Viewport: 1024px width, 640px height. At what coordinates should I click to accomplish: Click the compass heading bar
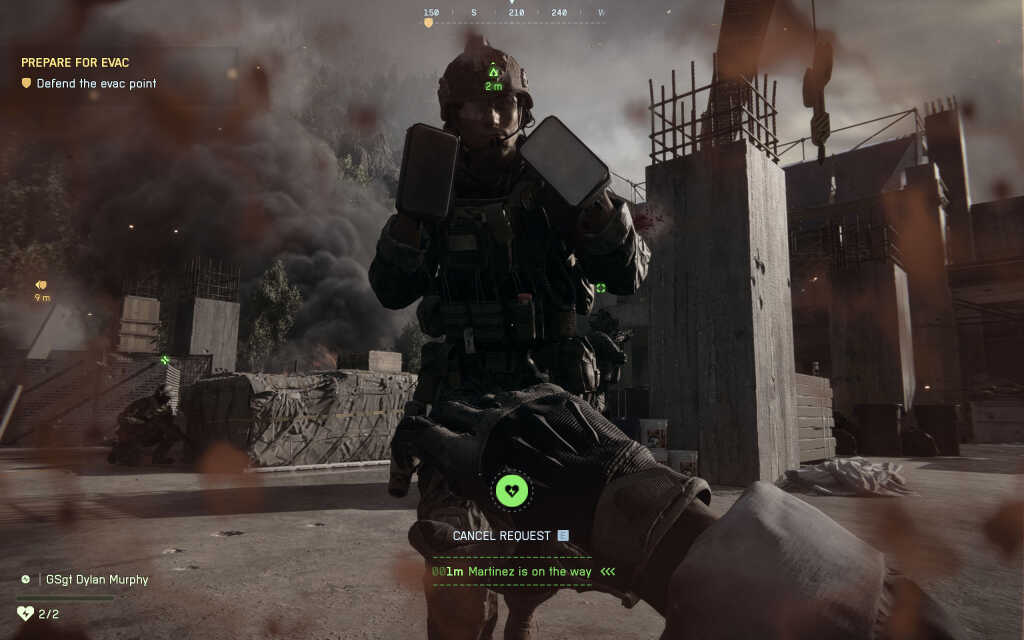515,14
